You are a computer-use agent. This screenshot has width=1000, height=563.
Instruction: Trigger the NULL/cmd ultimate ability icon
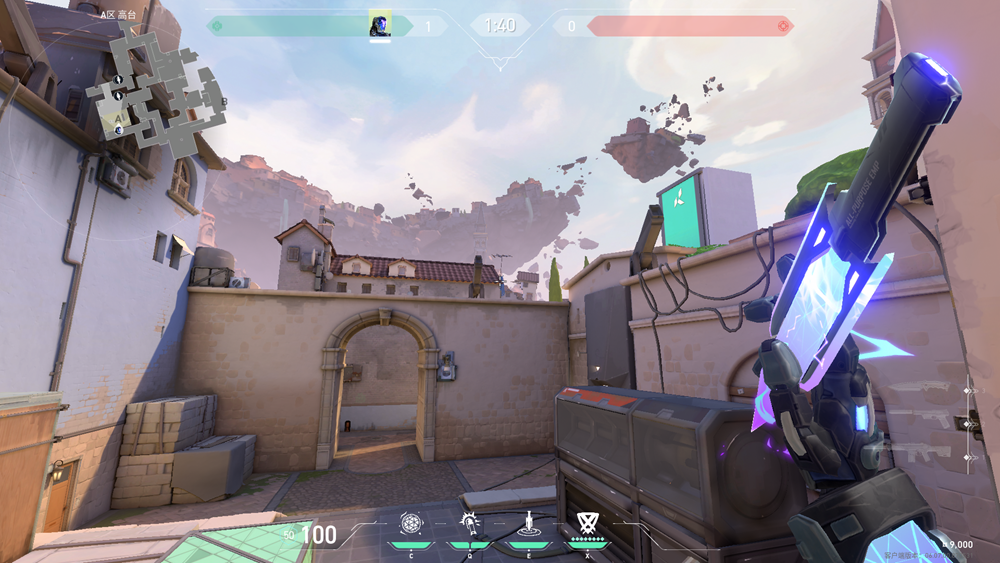click(586, 523)
